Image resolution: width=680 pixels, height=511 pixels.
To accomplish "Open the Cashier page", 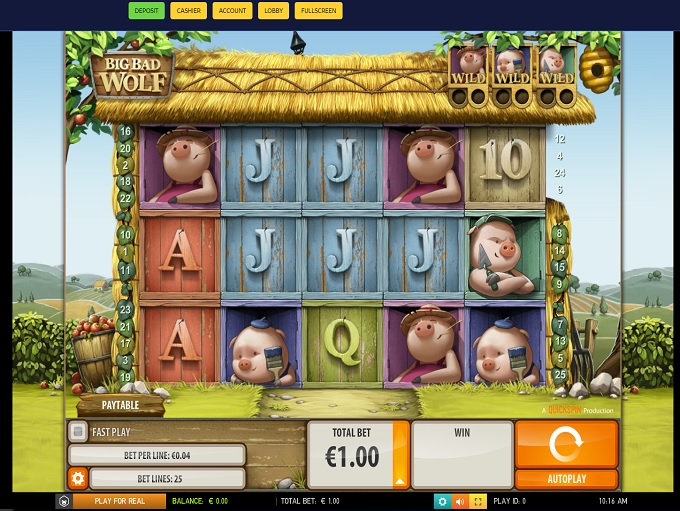I will [x=187, y=11].
